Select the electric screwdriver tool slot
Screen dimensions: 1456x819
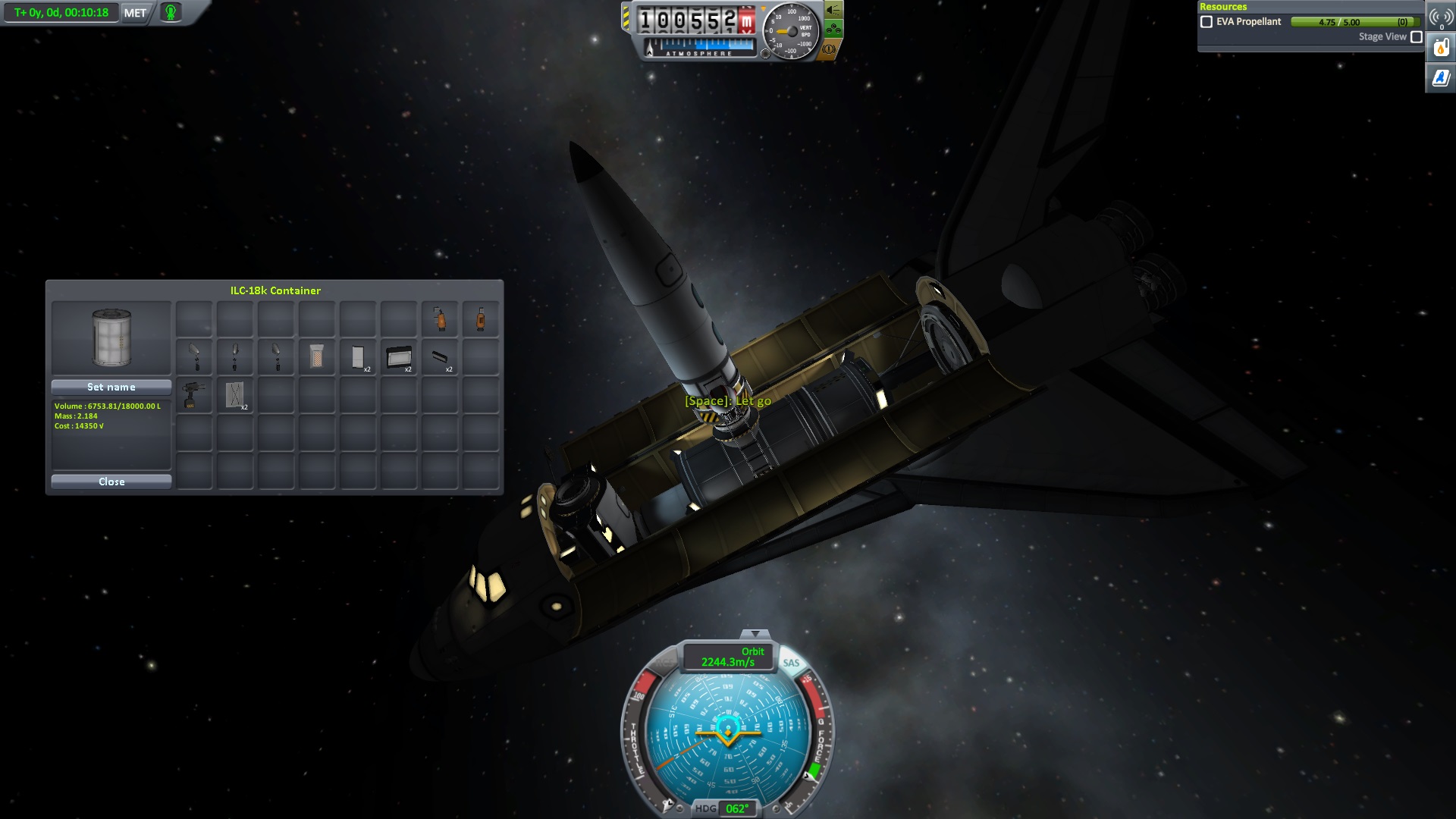pos(194,395)
